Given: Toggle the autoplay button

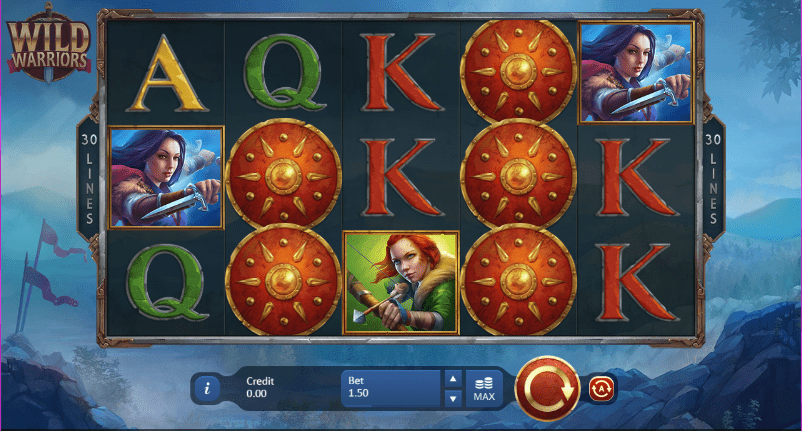Looking at the screenshot, I should 601,388.
